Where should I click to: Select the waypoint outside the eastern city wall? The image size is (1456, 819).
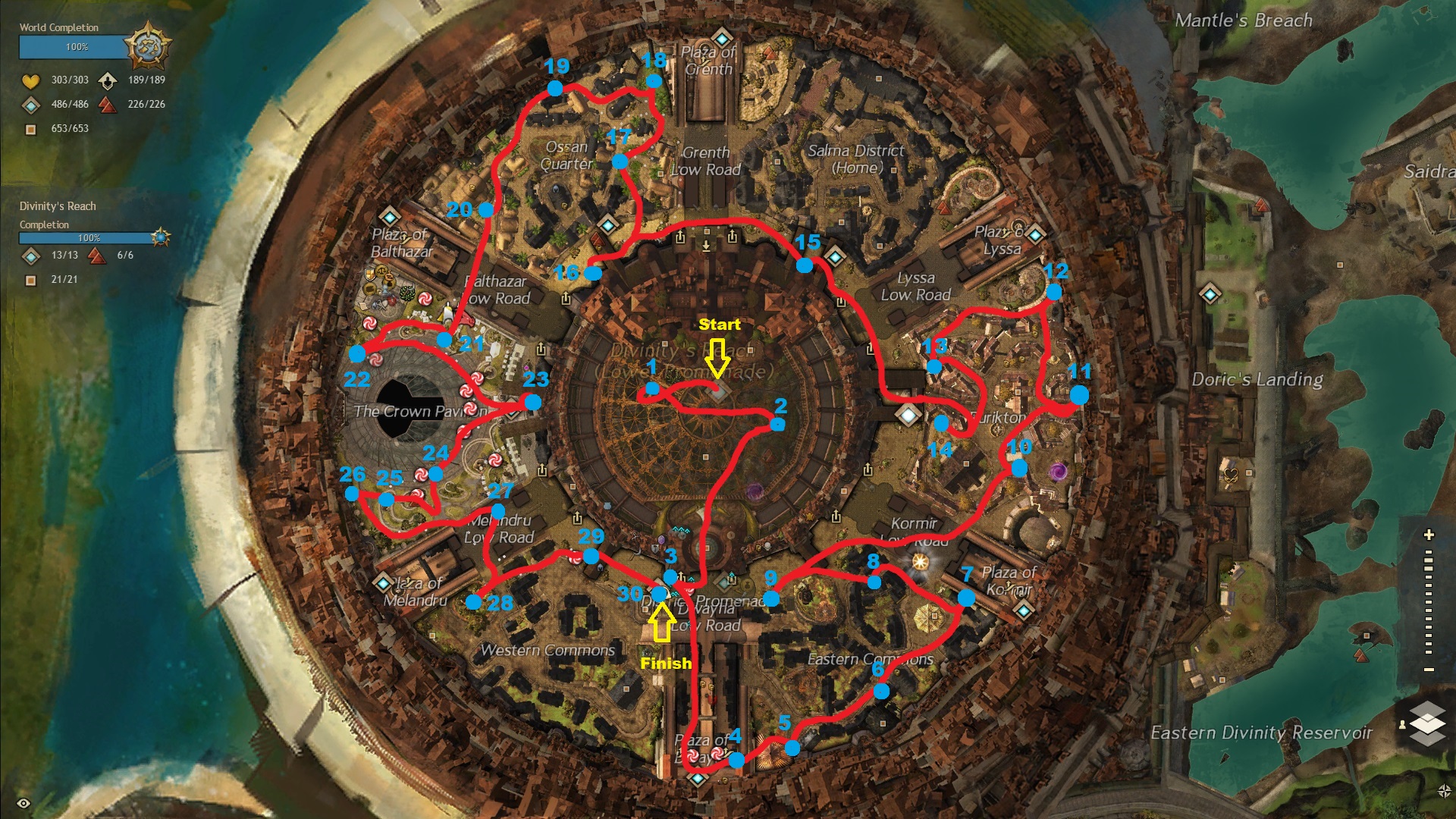[x=1210, y=293]
